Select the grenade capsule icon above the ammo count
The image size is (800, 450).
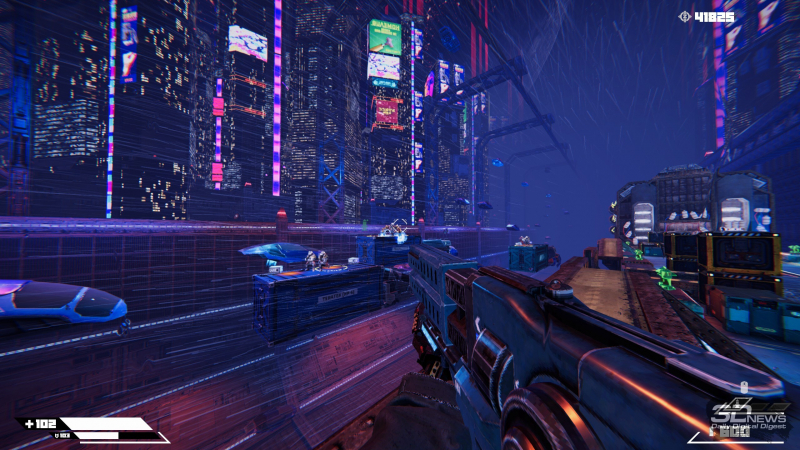coord(744,386)
